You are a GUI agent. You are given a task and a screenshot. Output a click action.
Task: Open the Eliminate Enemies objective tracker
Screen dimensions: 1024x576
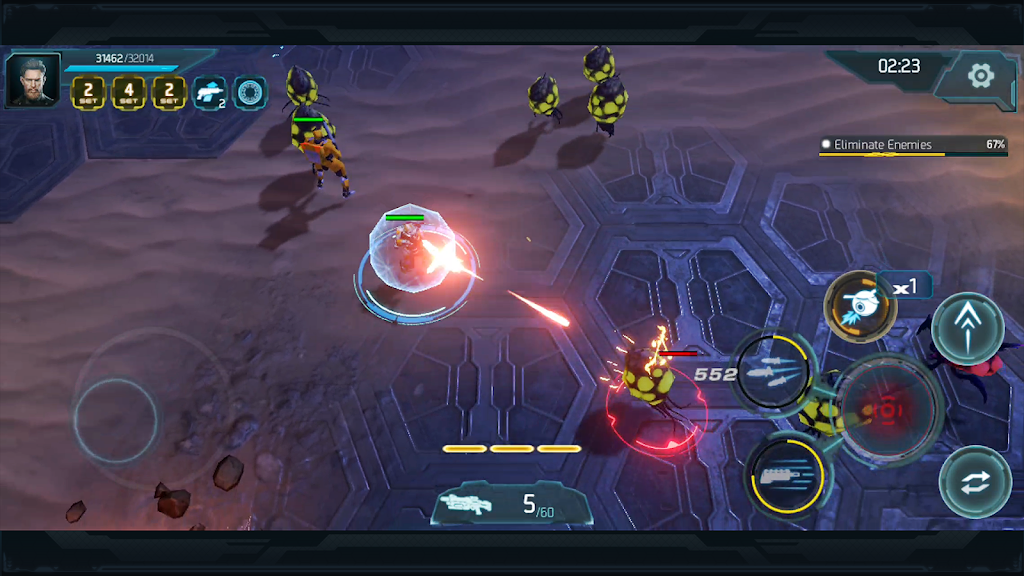[x=912, y=146]
